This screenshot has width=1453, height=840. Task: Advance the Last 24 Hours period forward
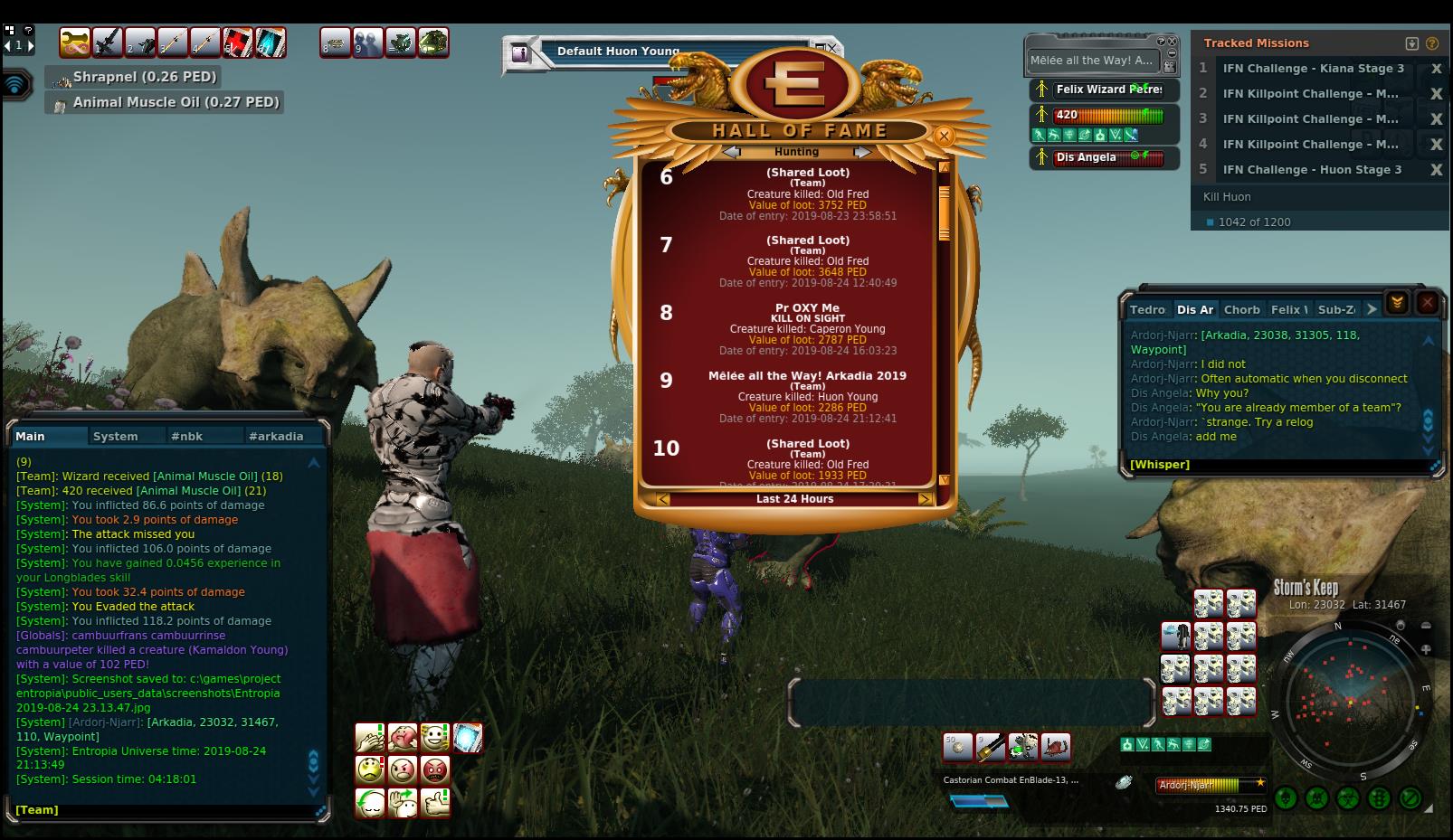coord(925,499)
